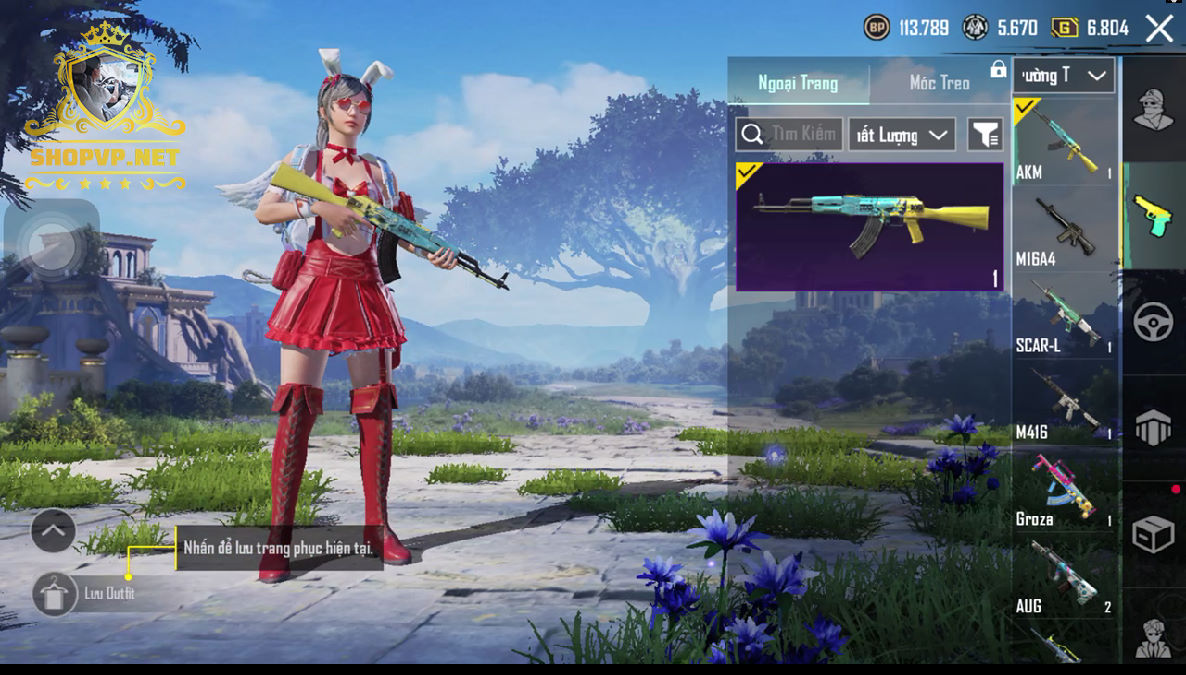The width and height of the screenshot is (1186, 675).
Task: Click the Tìm Kiếm search field
Action: [x=789, y=135]
